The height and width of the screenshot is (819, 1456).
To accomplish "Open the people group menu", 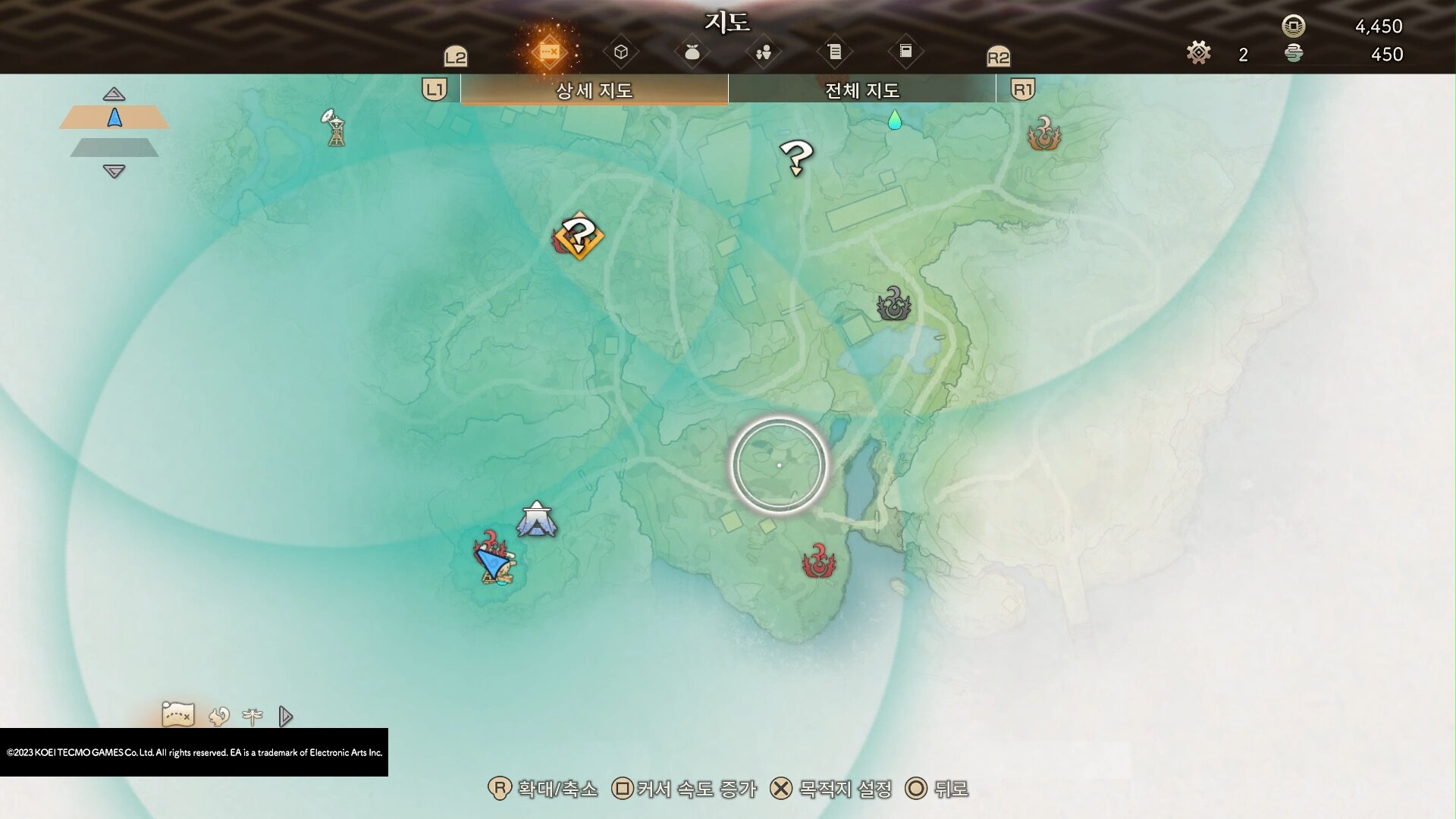I will click(763, 52).
